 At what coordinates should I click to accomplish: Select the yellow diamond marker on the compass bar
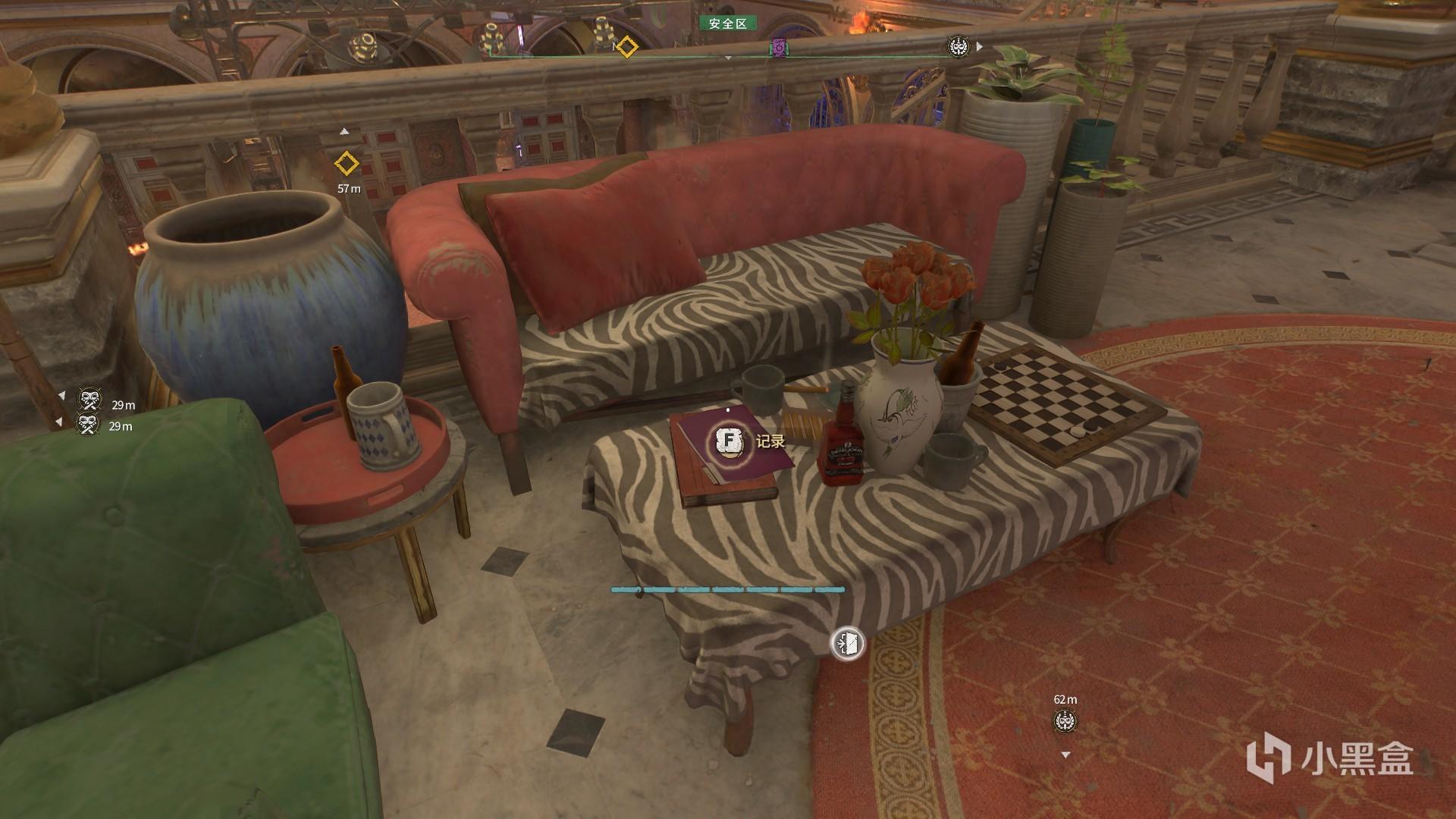pos(626,47)
